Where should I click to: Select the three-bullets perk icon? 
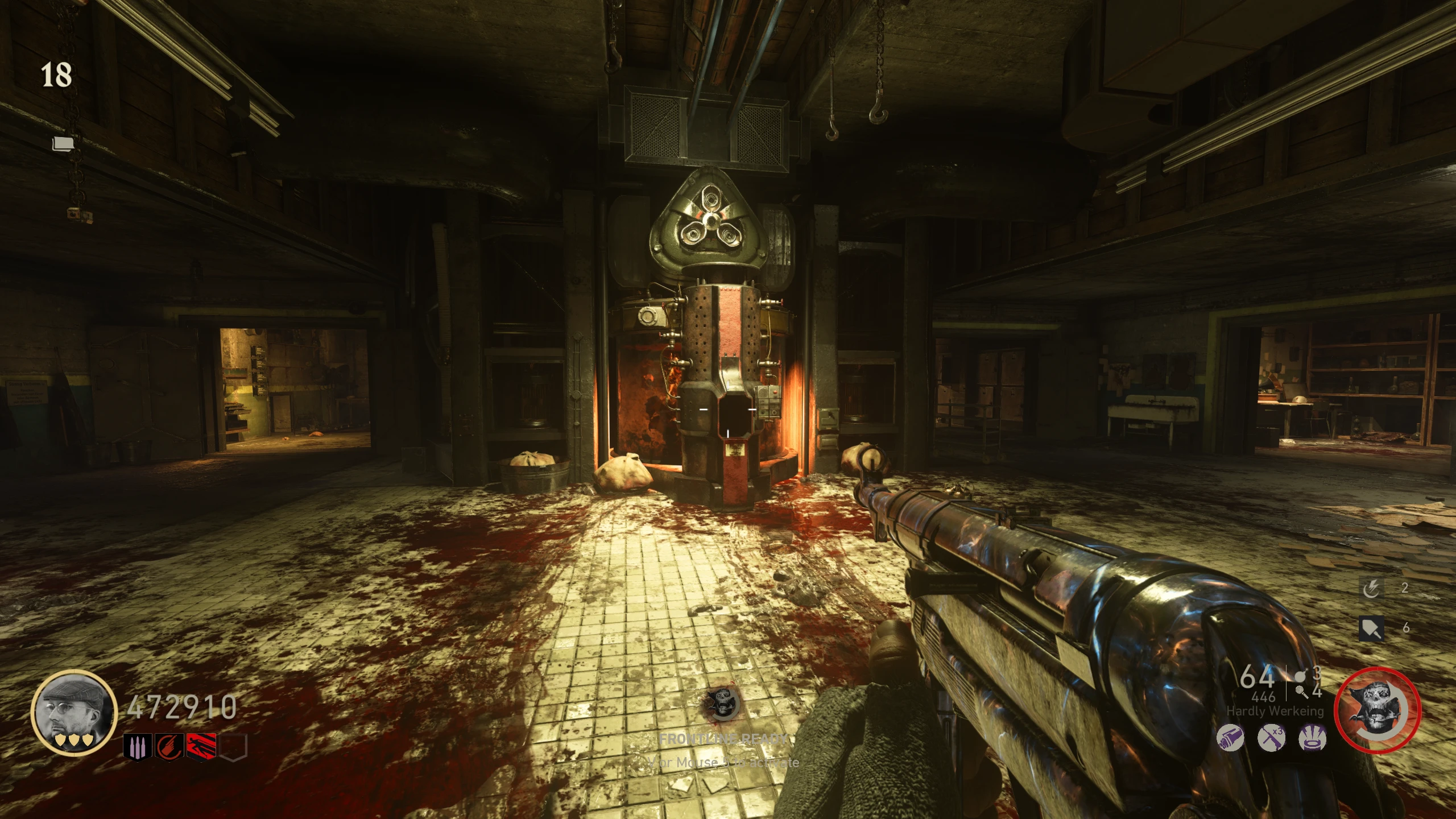click(x=138, y=747)
